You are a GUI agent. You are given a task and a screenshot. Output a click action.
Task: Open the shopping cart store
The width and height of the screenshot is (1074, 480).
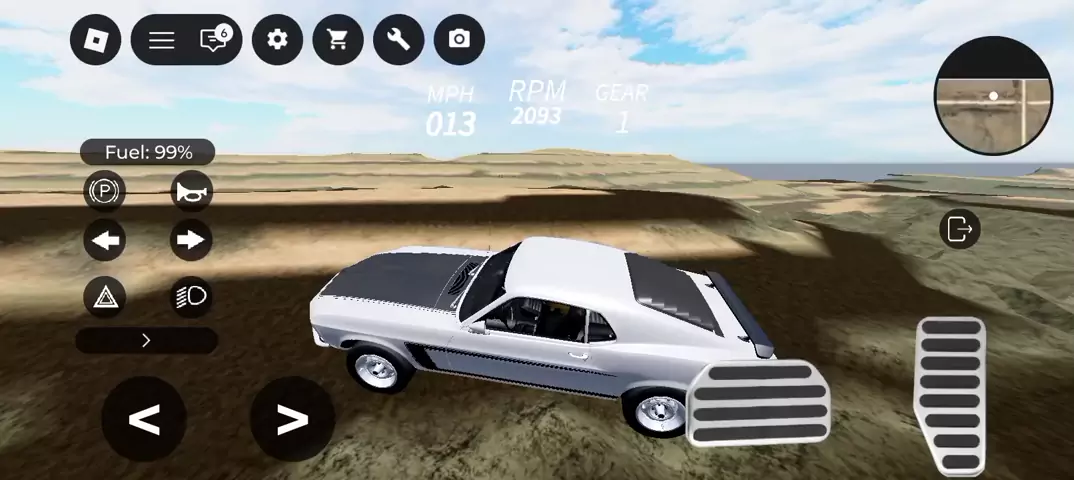[x=338, y=40]
